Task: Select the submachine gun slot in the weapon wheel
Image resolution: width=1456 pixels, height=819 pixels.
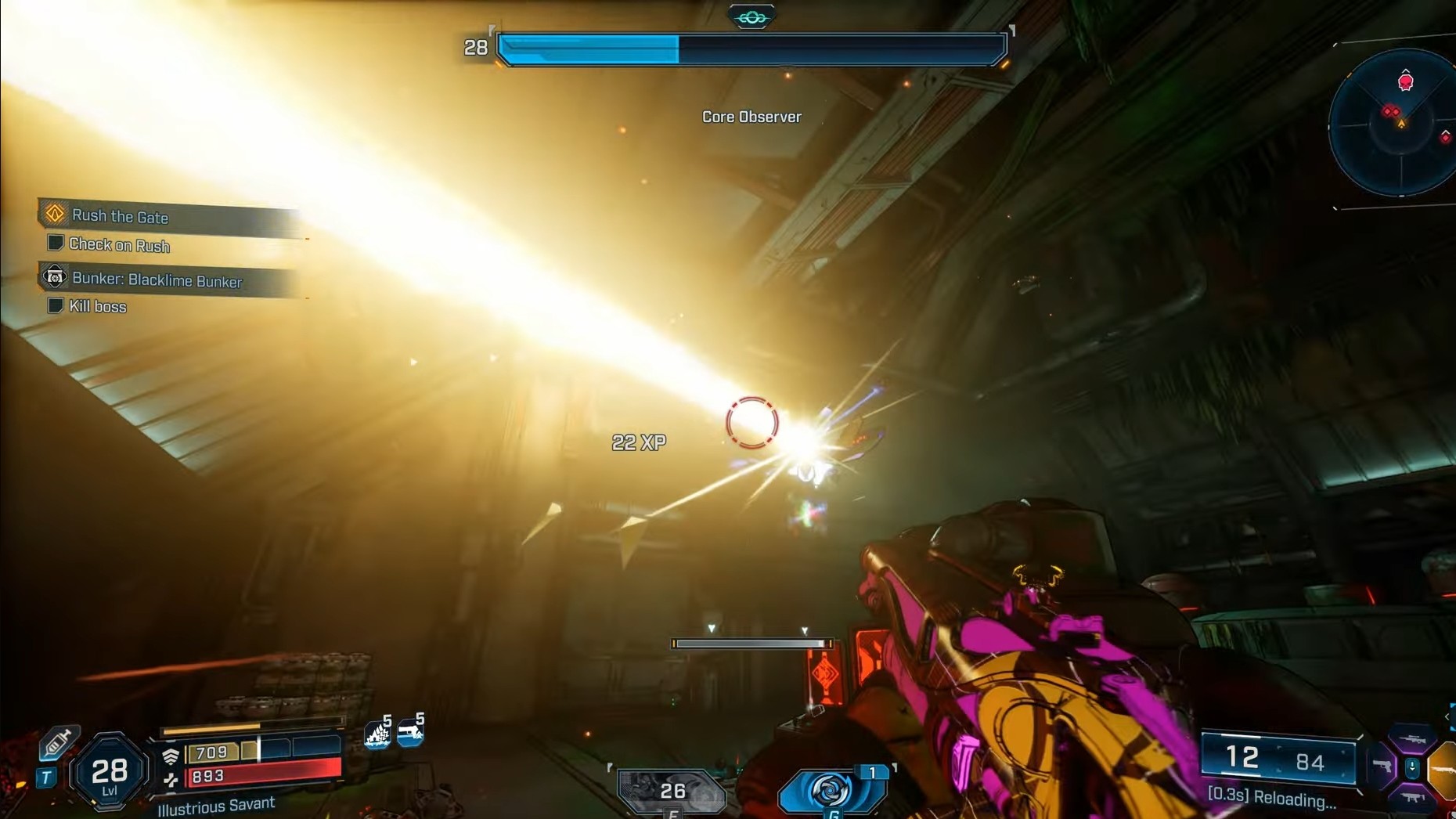Action: (x=1413, y=798)
